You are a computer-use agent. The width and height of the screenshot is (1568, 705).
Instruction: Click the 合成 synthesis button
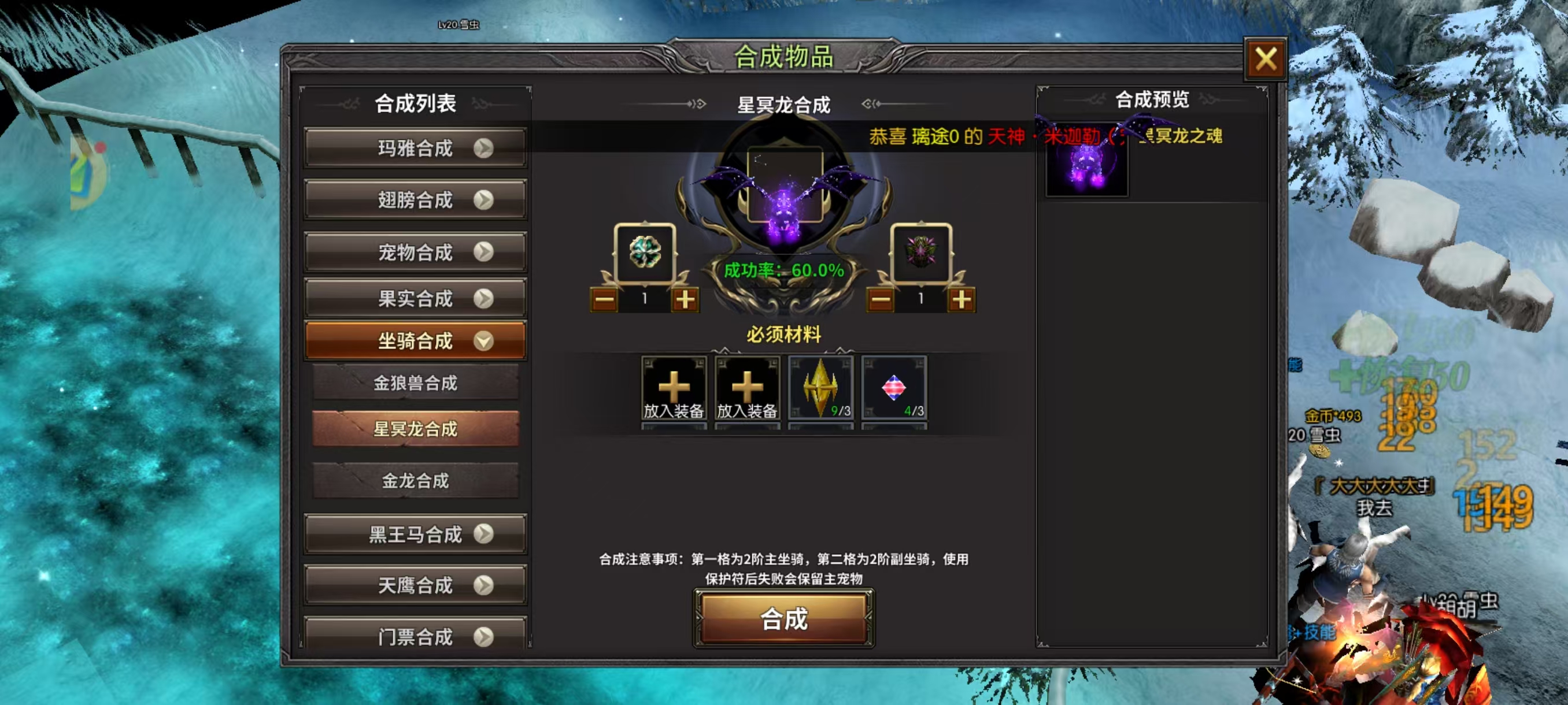pyautogui.click(x=782, y=621)
